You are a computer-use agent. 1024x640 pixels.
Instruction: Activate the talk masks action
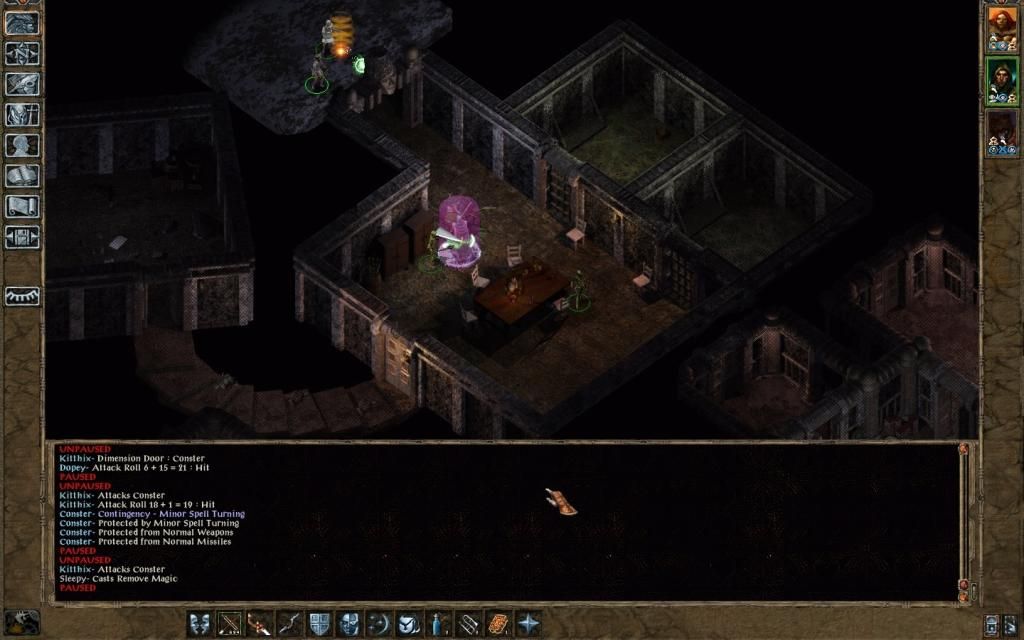(x=201, y=624)
